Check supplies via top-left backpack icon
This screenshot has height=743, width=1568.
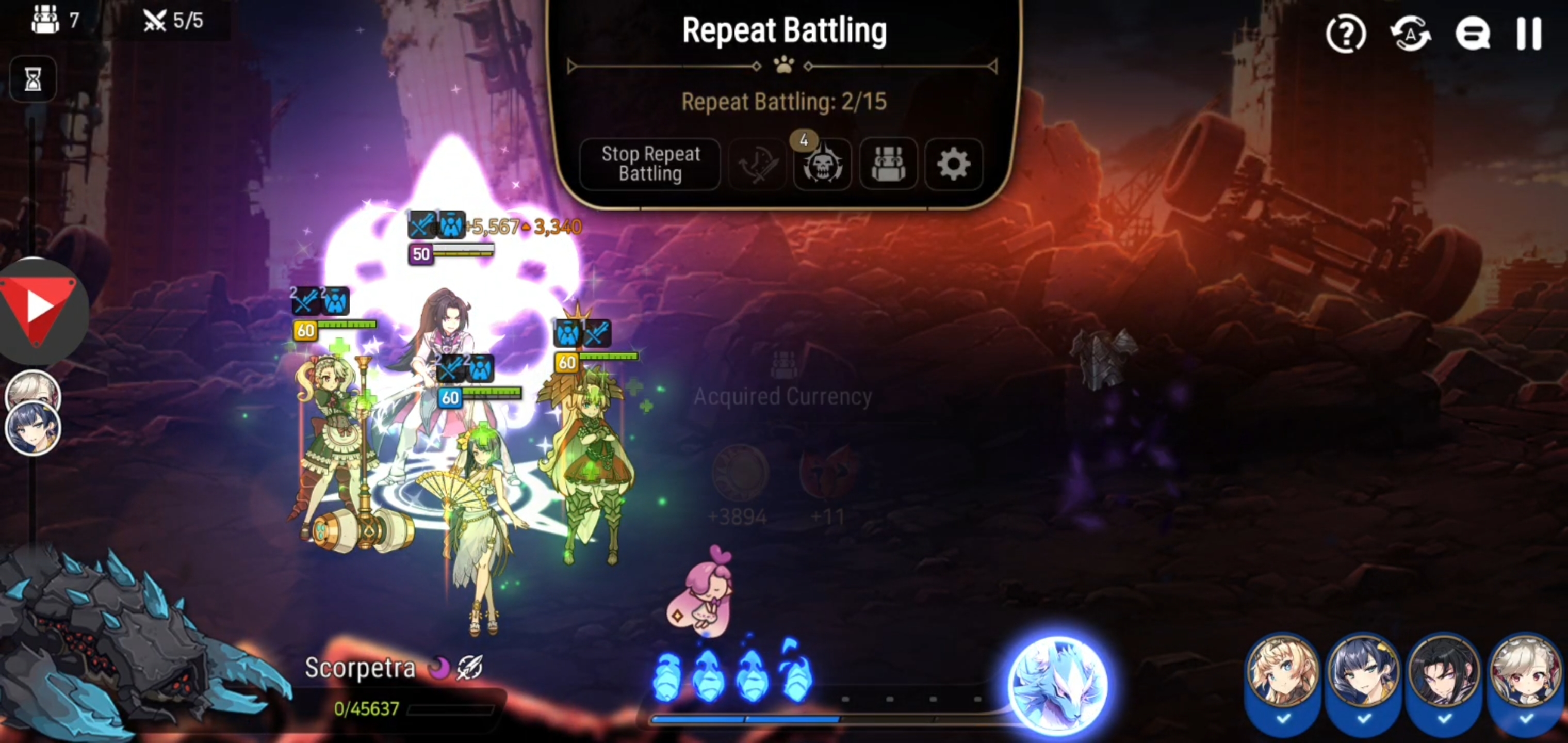(x=46, y=20)
